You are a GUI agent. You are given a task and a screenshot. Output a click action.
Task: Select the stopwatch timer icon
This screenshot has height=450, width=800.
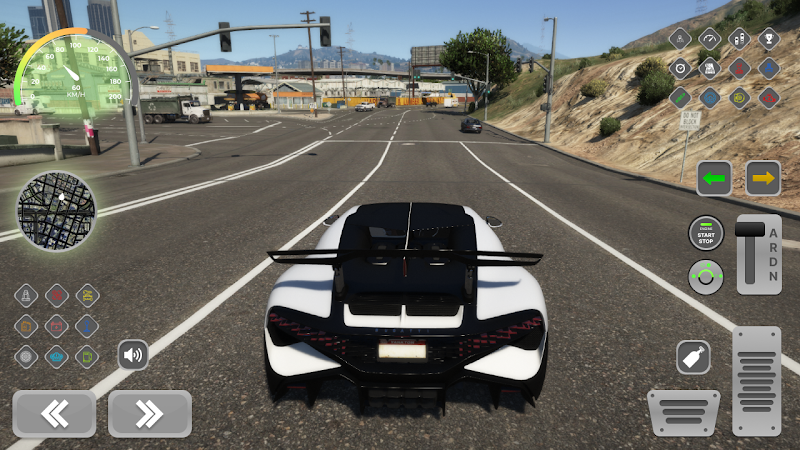coord(680,68)
